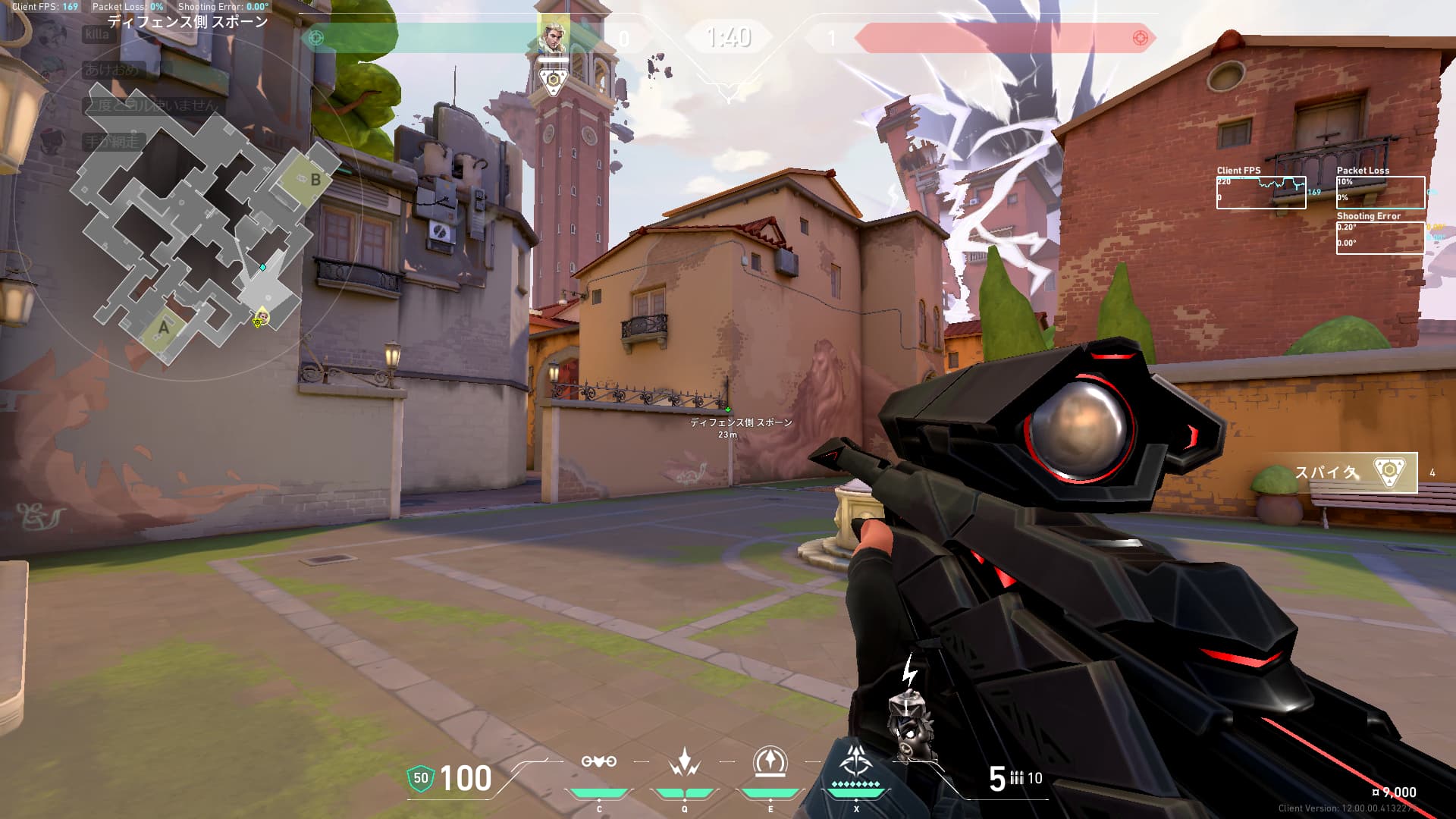Click the Client FPS graph
The image size is (1456, 819).
[1261, 193]
